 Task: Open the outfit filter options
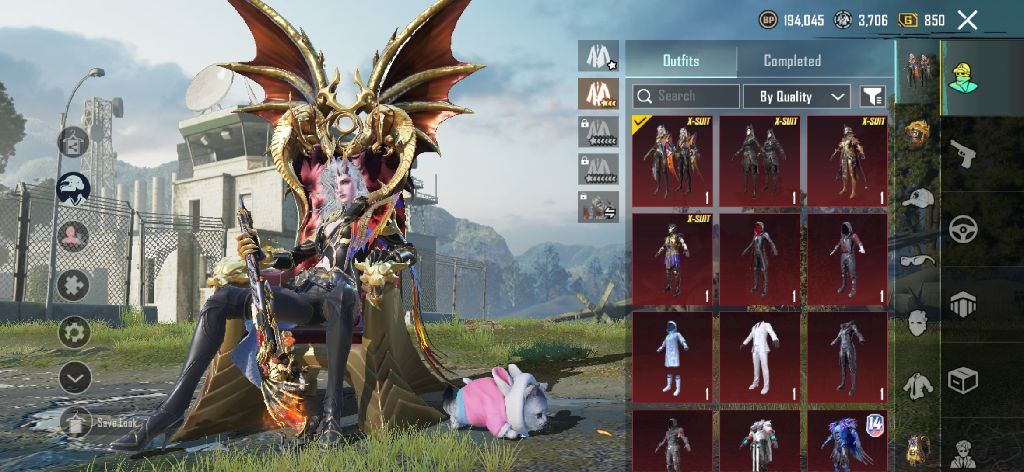(873, 96)
